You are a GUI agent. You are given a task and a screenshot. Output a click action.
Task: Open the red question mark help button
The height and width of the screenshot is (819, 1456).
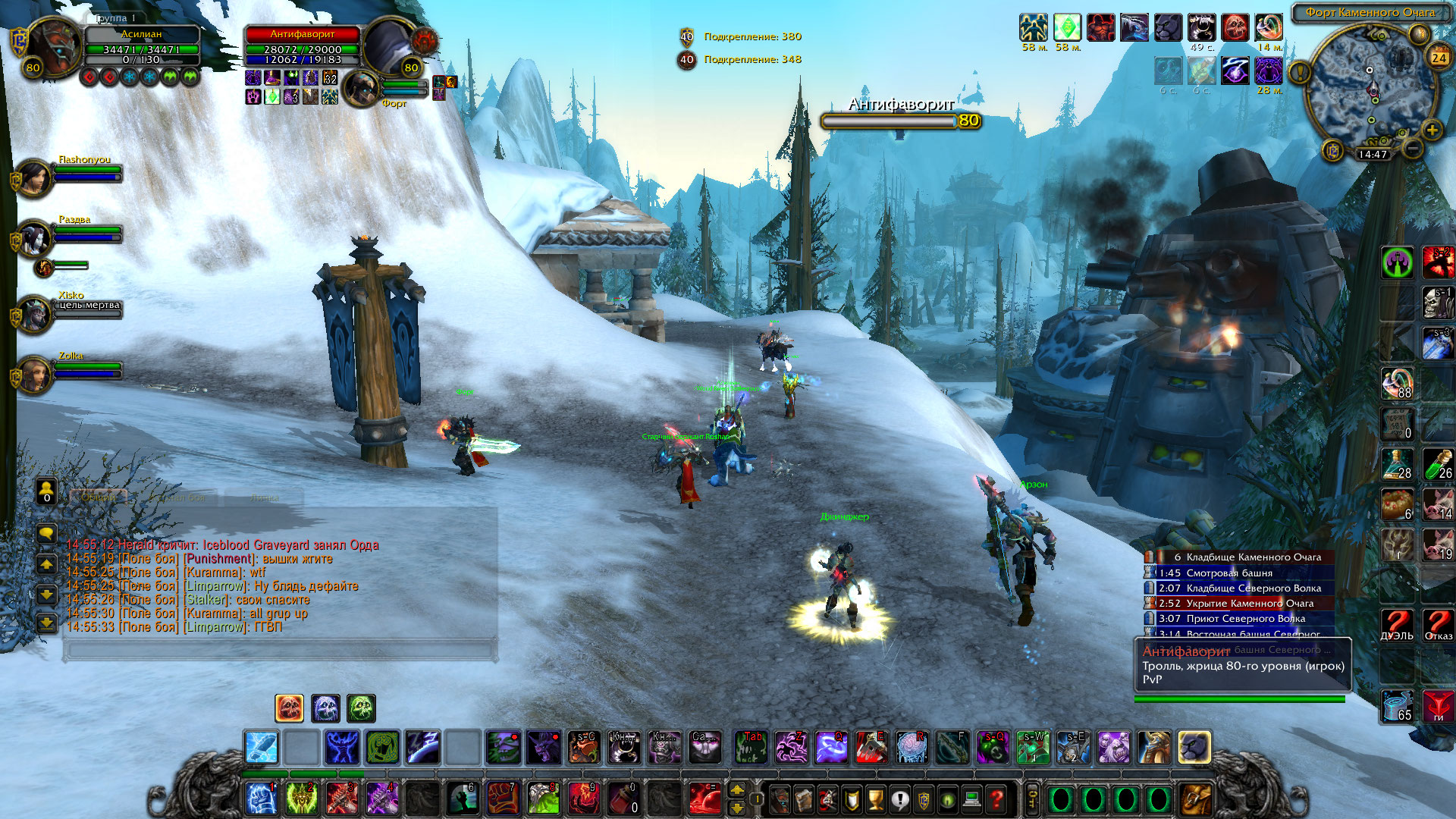(x=996, y=799)
